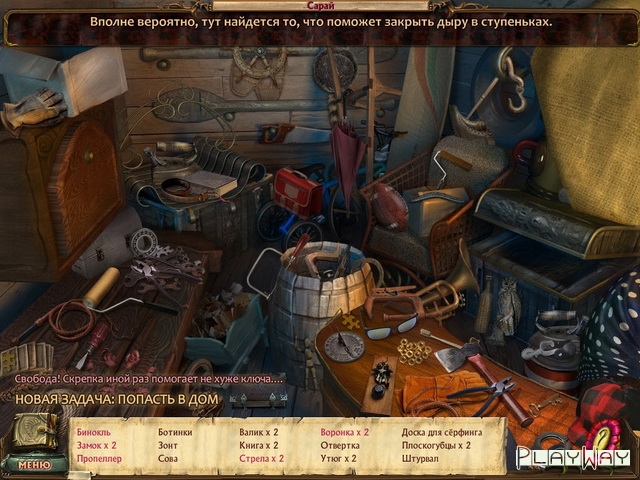Click the PlayWay logo overlay
The image size is (640, 480).
coord(563,457)
